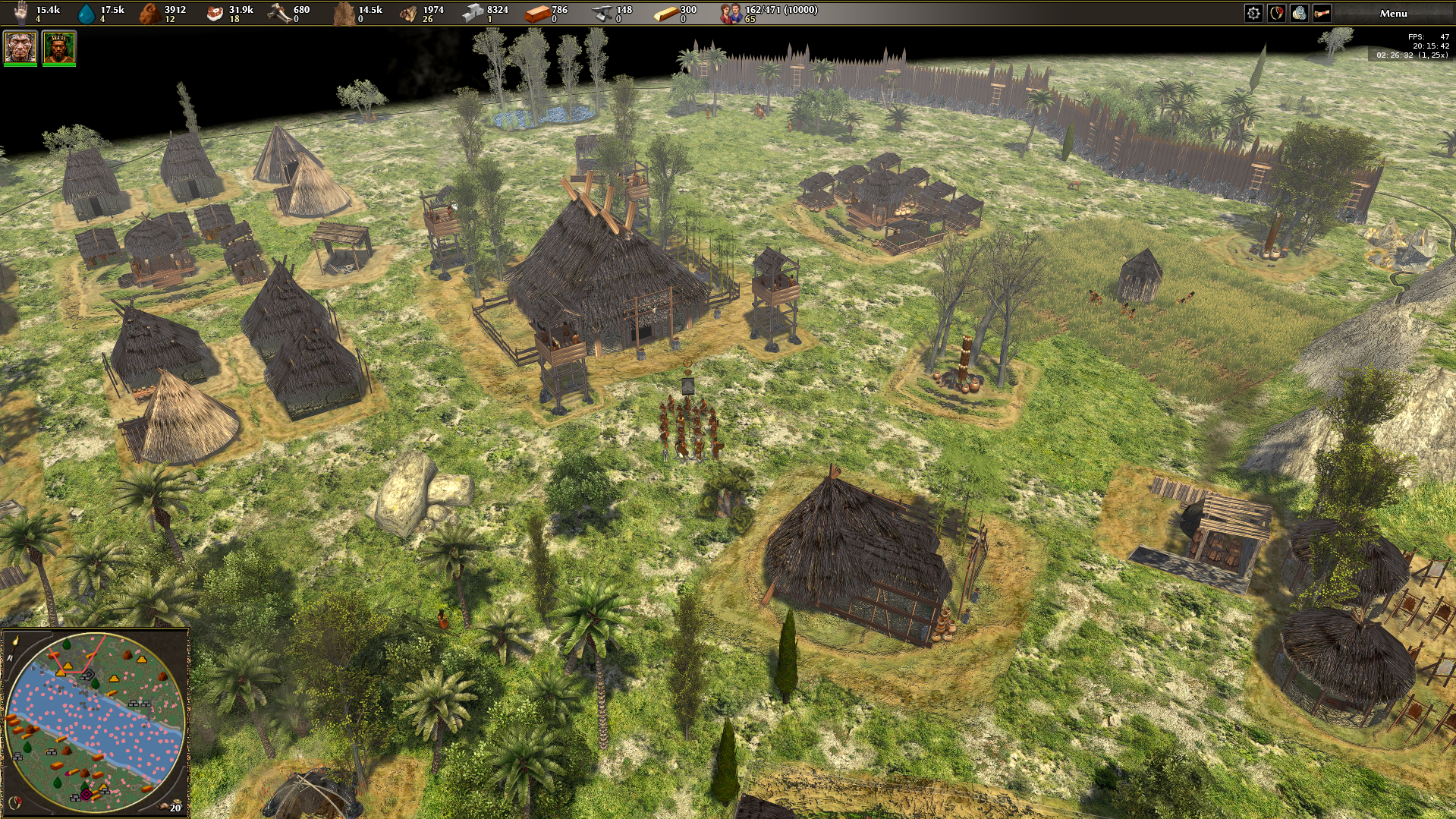
Task: Open the Menu button
Action: click(1393, 13)
